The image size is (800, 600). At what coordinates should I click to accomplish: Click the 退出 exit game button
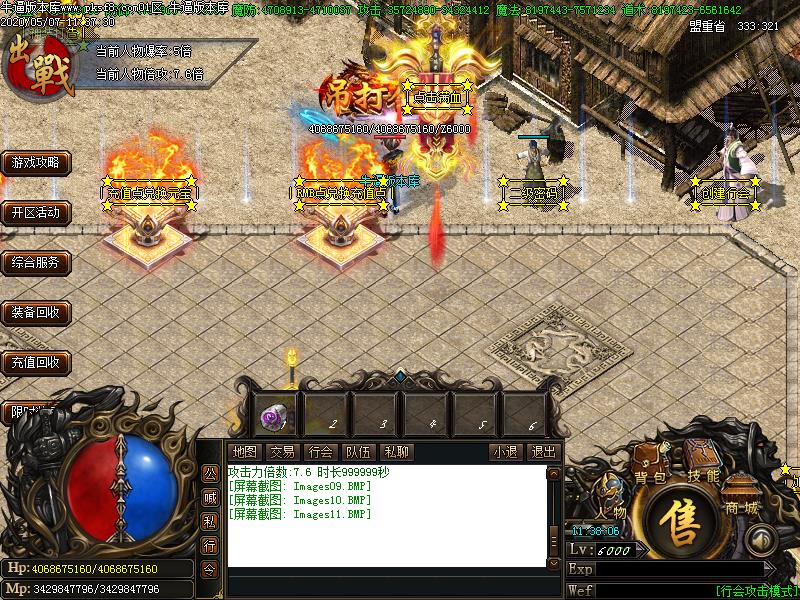(542, 452)
